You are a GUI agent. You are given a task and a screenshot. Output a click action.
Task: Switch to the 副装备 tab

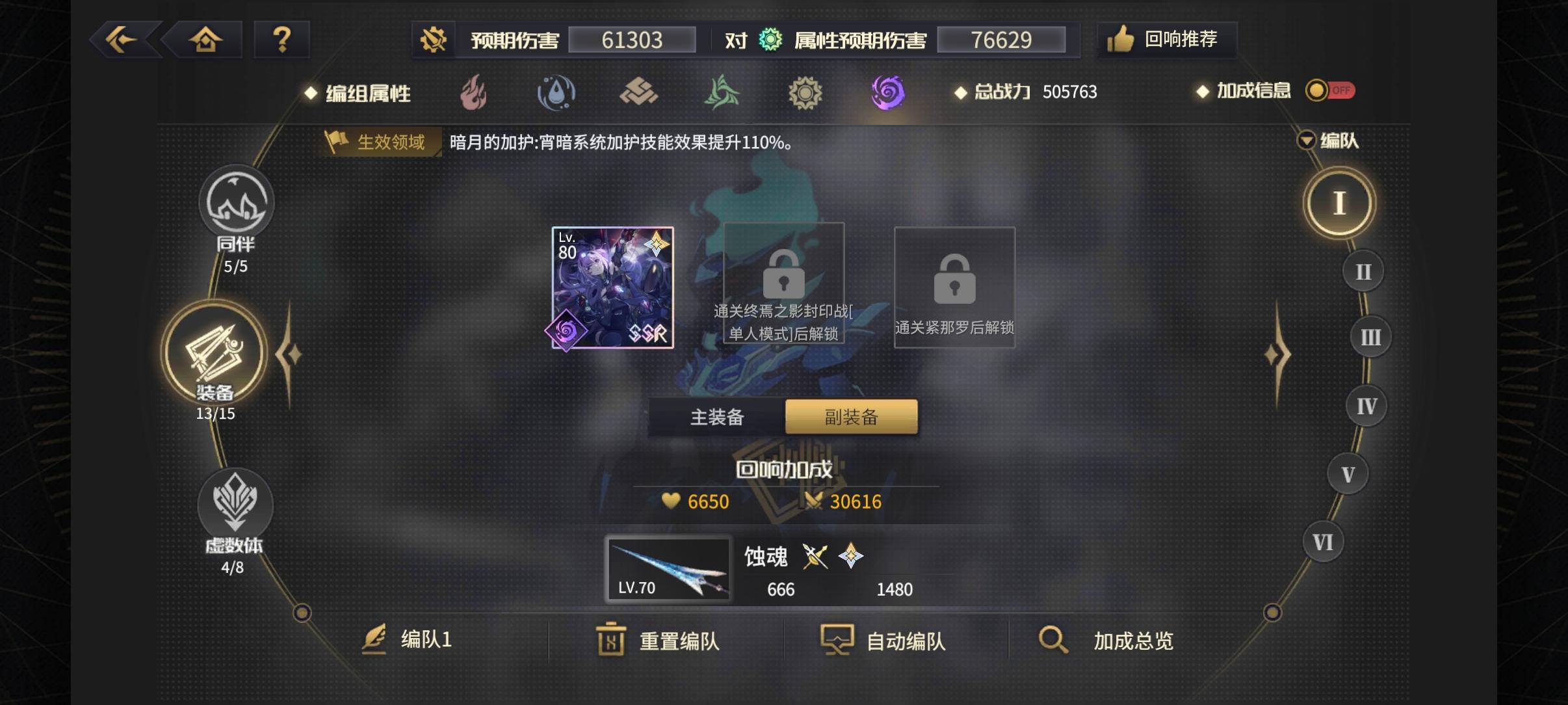852,416
